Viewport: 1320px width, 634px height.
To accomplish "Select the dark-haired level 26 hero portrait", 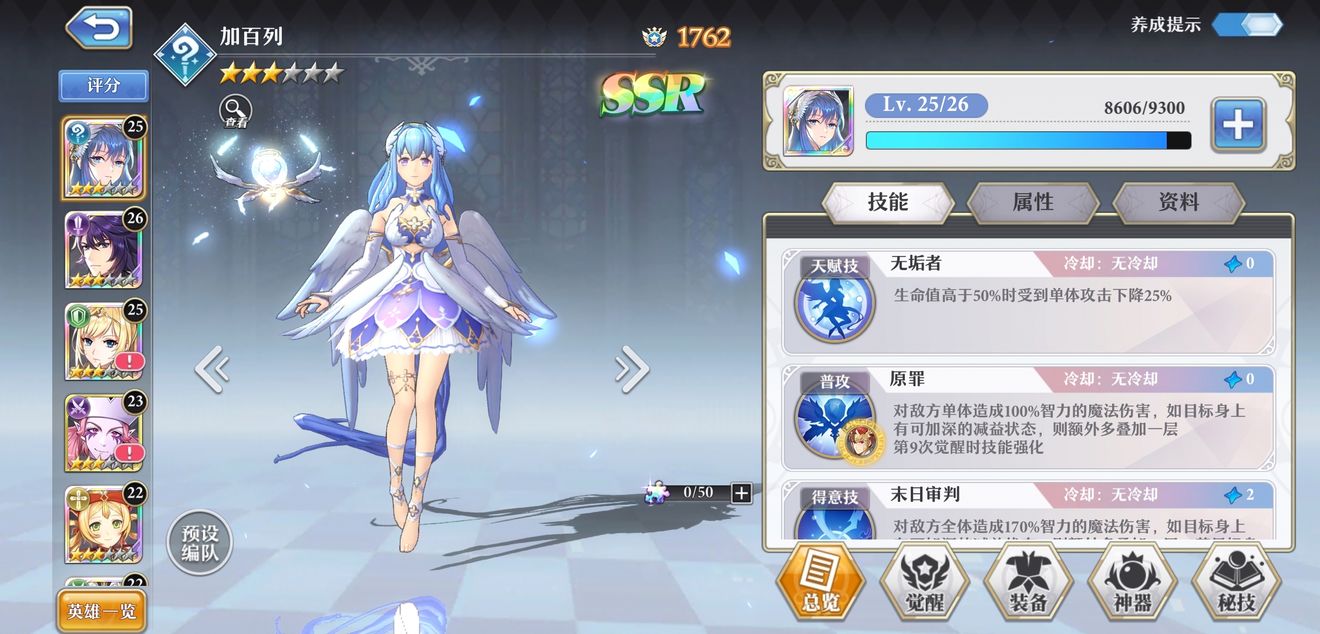I will click(103, 249).
